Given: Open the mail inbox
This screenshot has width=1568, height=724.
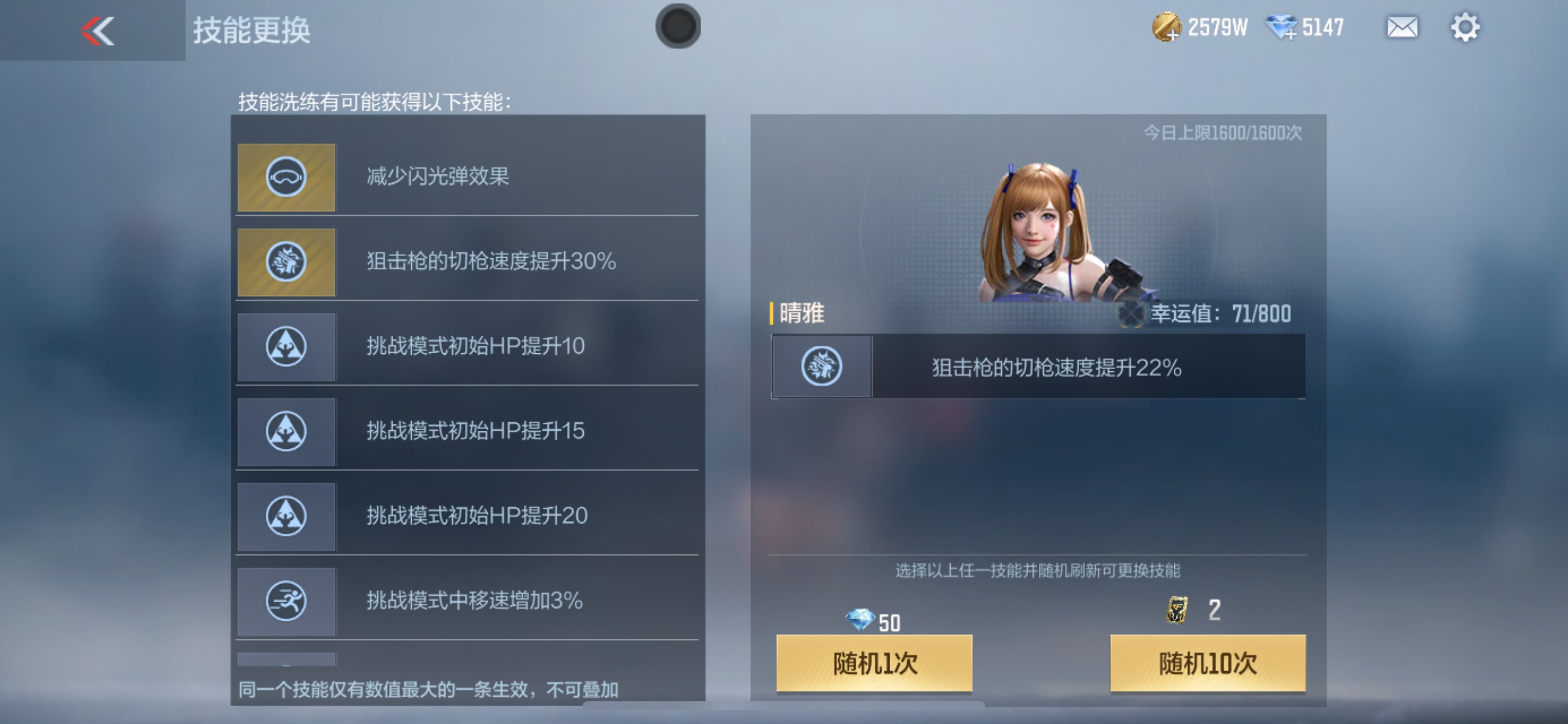Looking at the screenshot, I should click(1401, 27).
